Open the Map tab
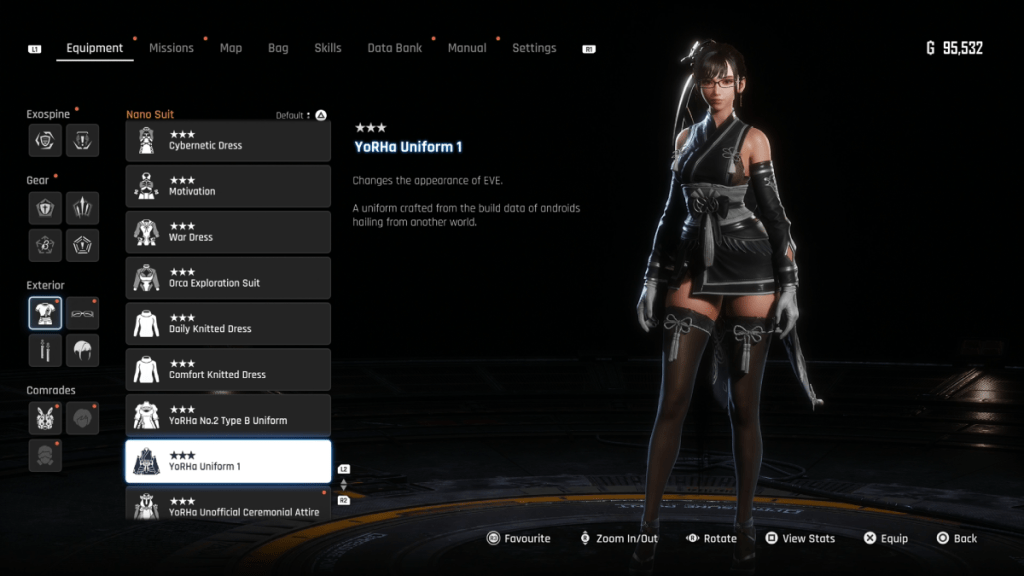The width and height of the screenshot is (1024, 576). click(x=231, y=48)
